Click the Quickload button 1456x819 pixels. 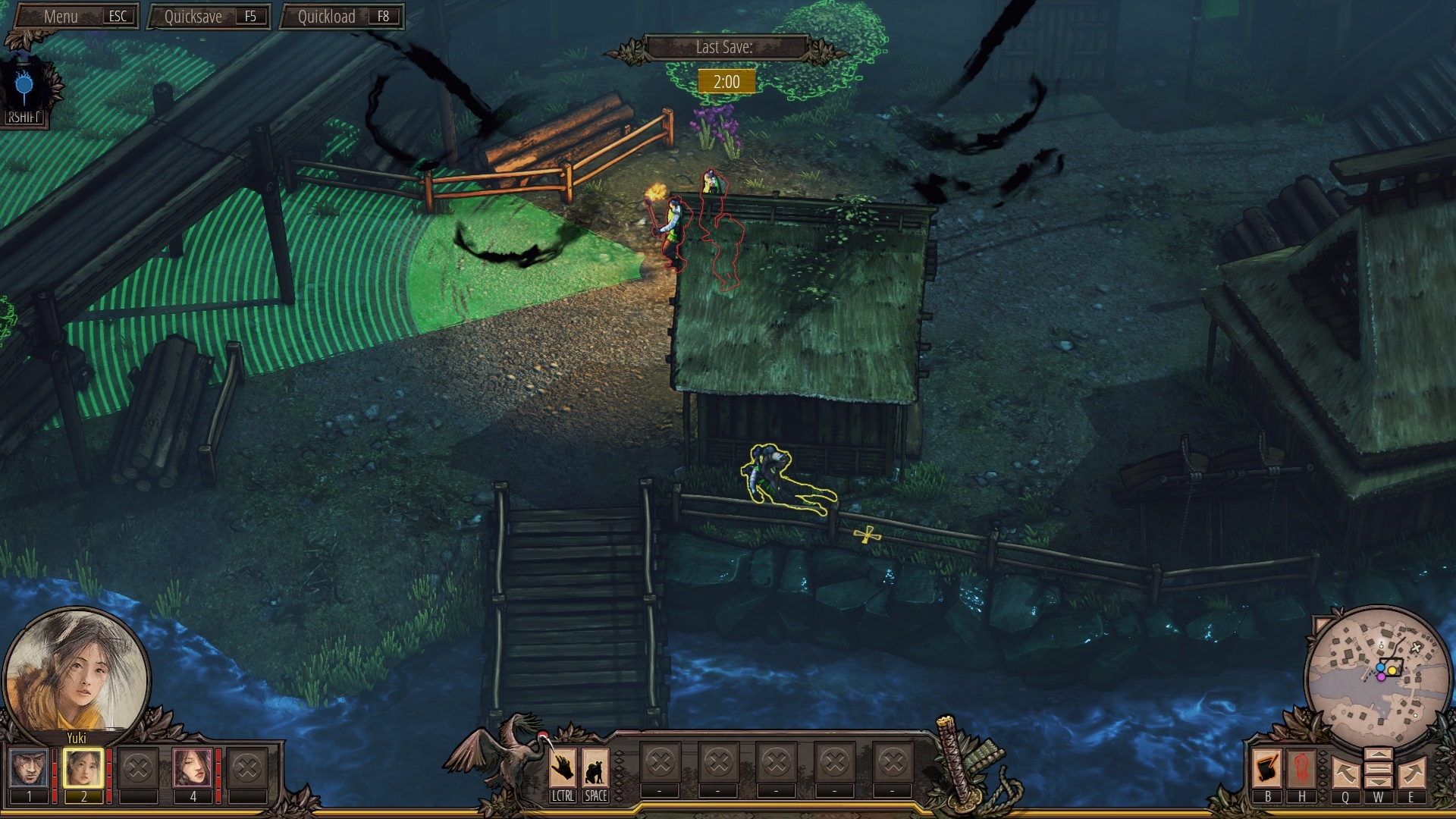point(341,15)
